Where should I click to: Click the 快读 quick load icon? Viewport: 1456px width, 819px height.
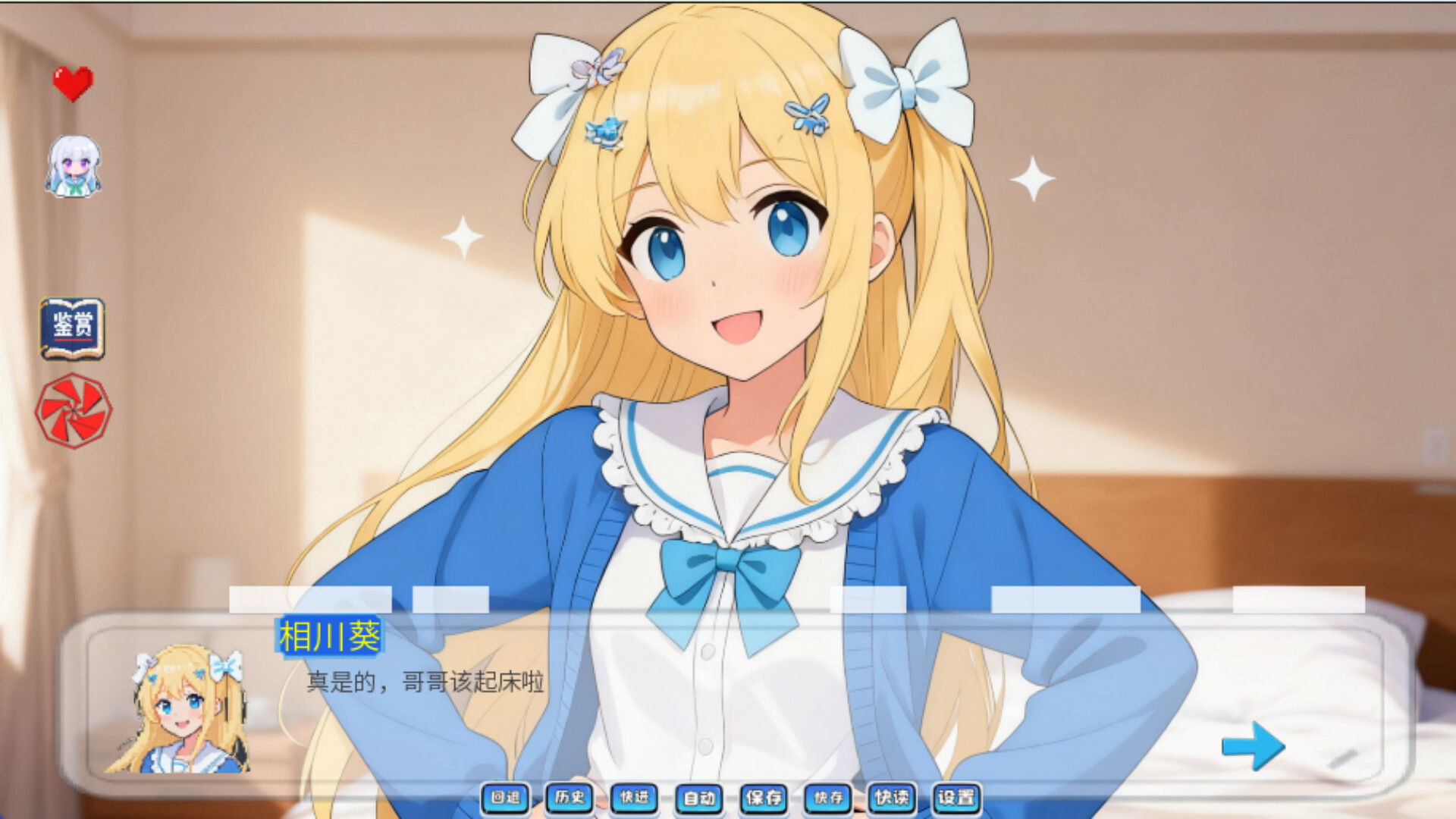[x=893, y=798]
